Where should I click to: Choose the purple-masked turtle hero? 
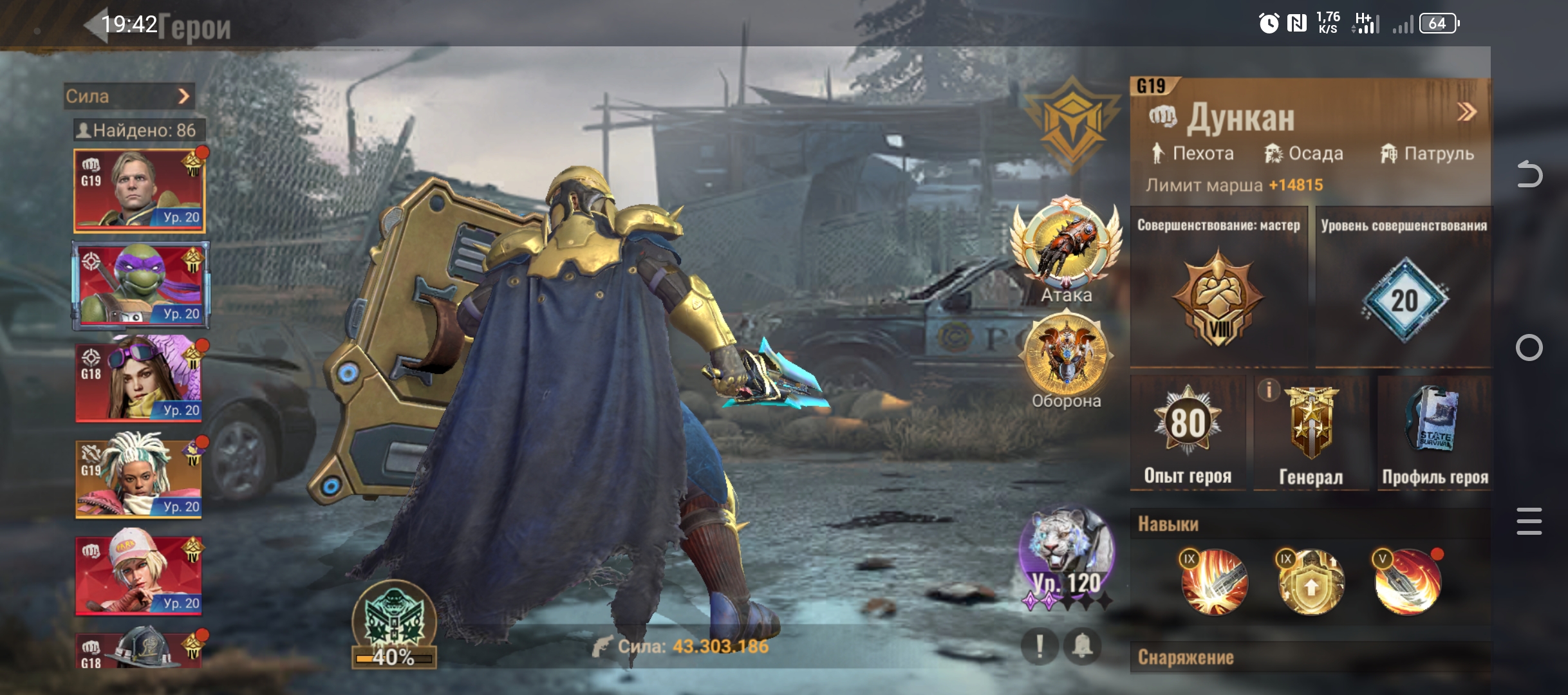[140, 285]
